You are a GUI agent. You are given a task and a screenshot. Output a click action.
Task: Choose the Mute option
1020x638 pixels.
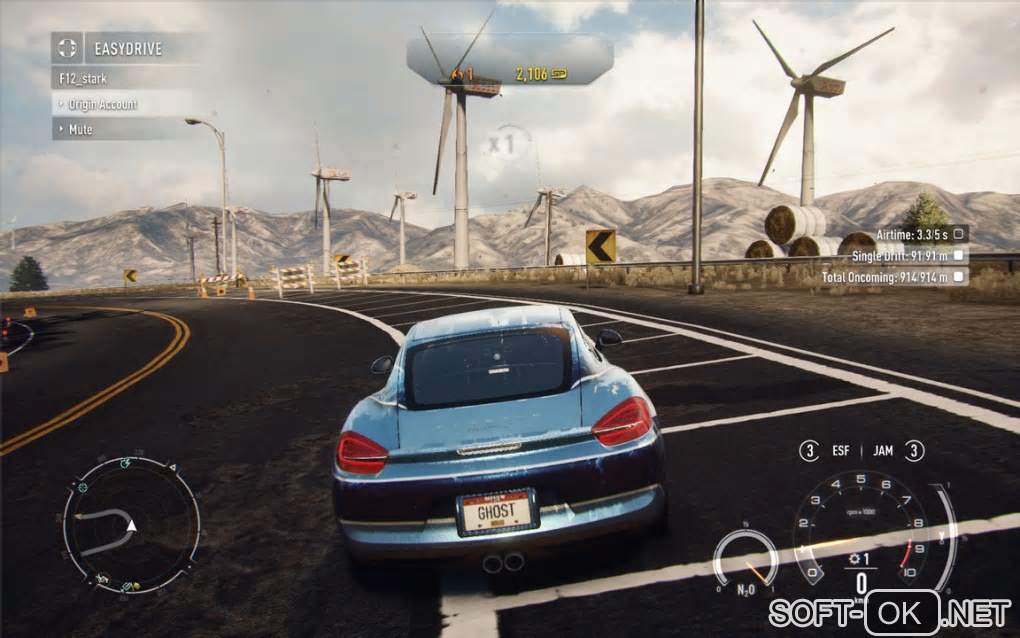(80, 129)
